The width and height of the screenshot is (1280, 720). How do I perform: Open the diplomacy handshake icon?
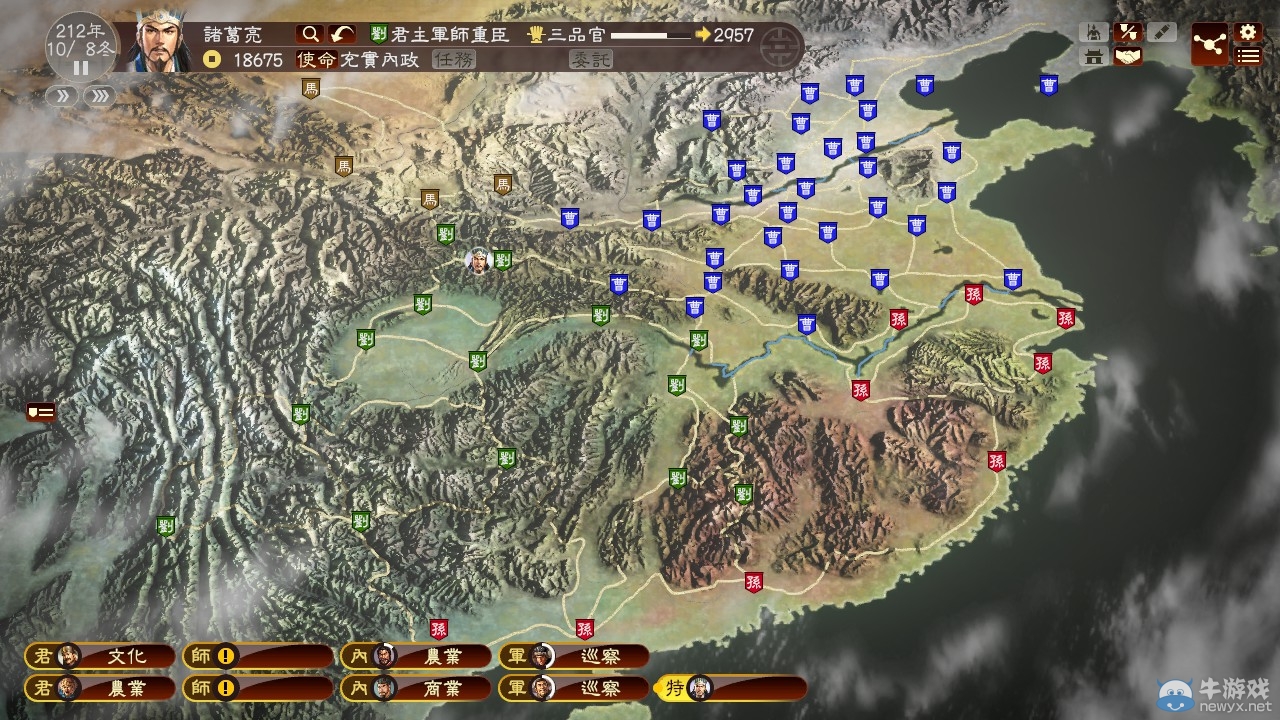tap(1128, 56)
